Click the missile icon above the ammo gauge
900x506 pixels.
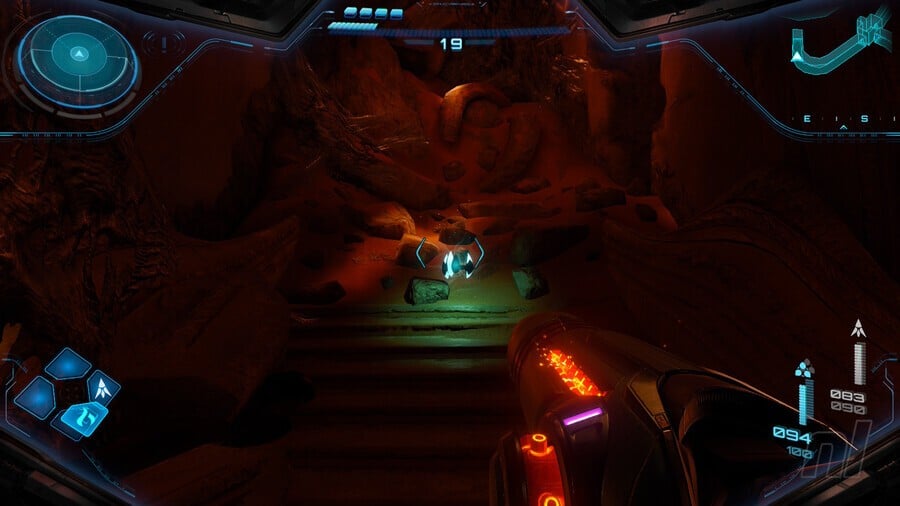tap(858, 328)
